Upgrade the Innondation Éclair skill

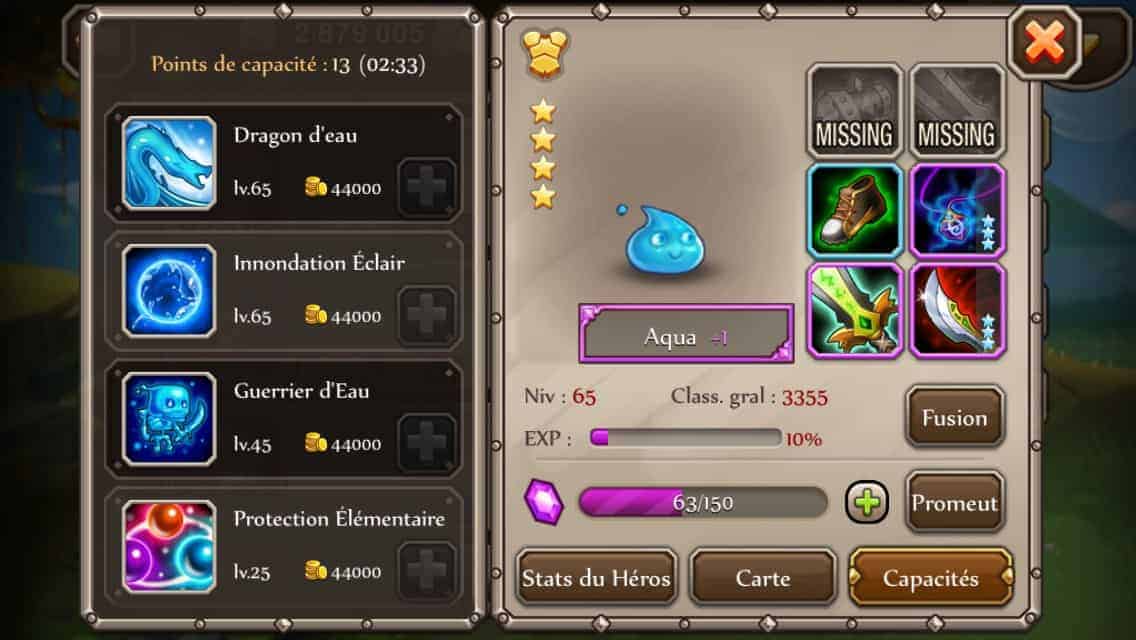427,316
